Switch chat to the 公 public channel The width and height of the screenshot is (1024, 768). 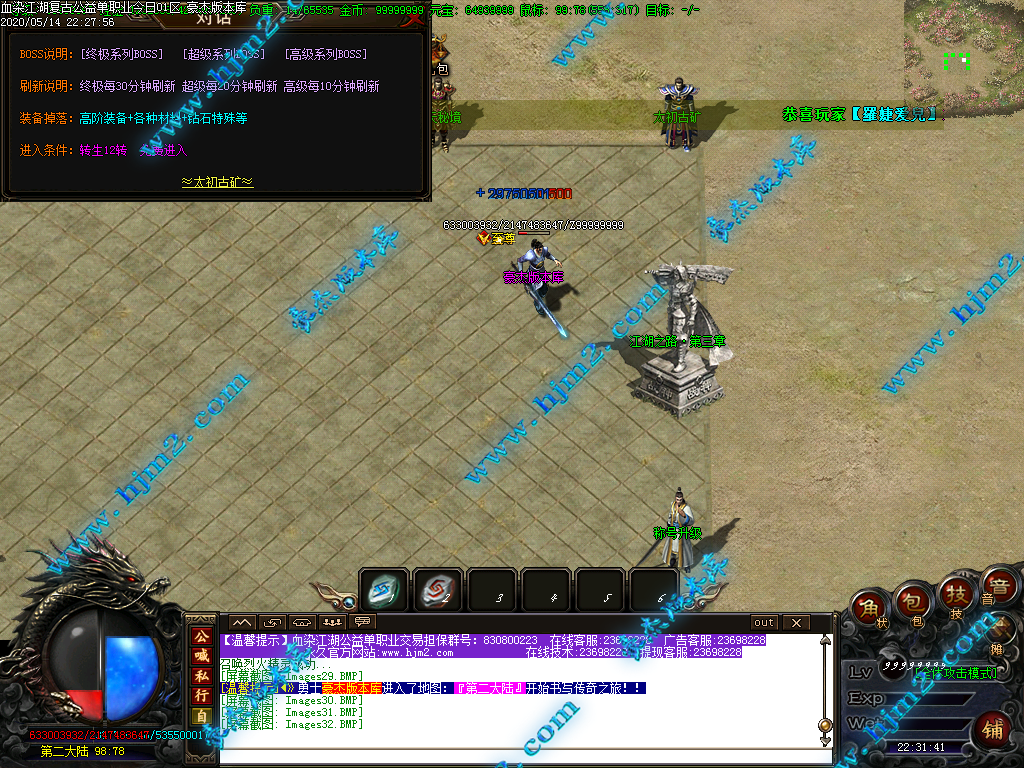click(202, 637)
